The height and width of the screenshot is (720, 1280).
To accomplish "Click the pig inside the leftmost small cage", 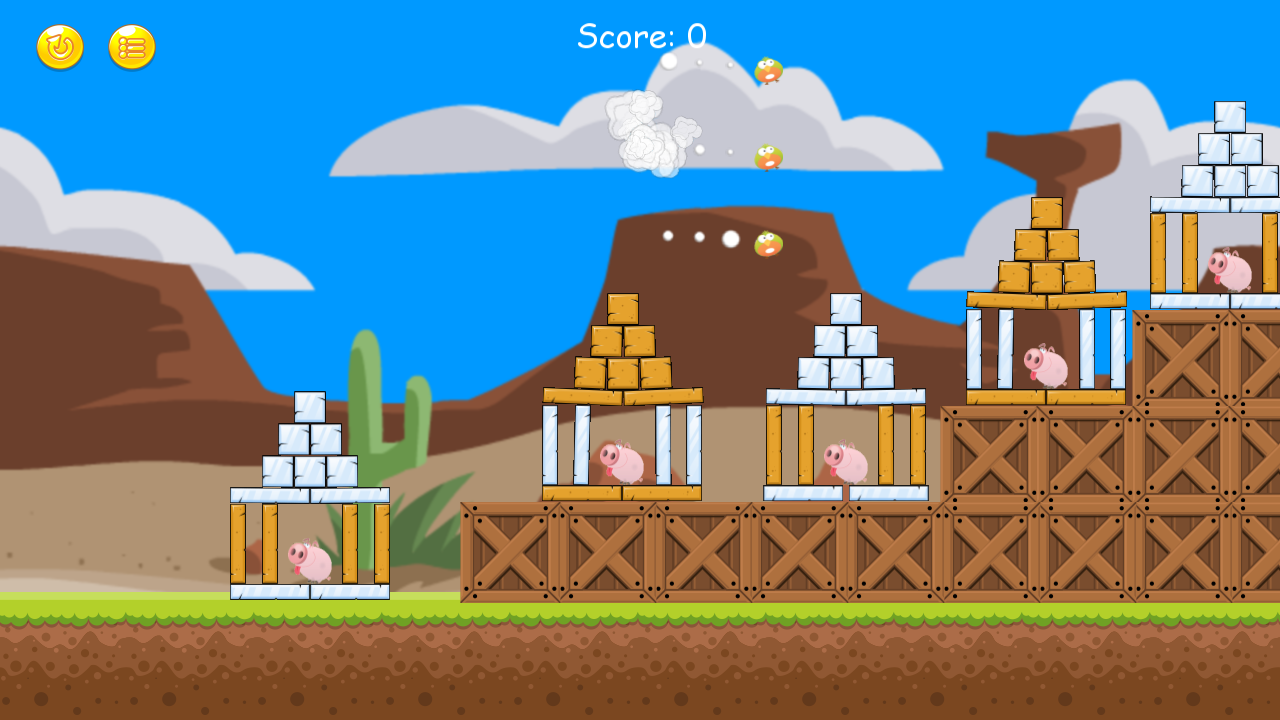I will click(x=310, y=558).
